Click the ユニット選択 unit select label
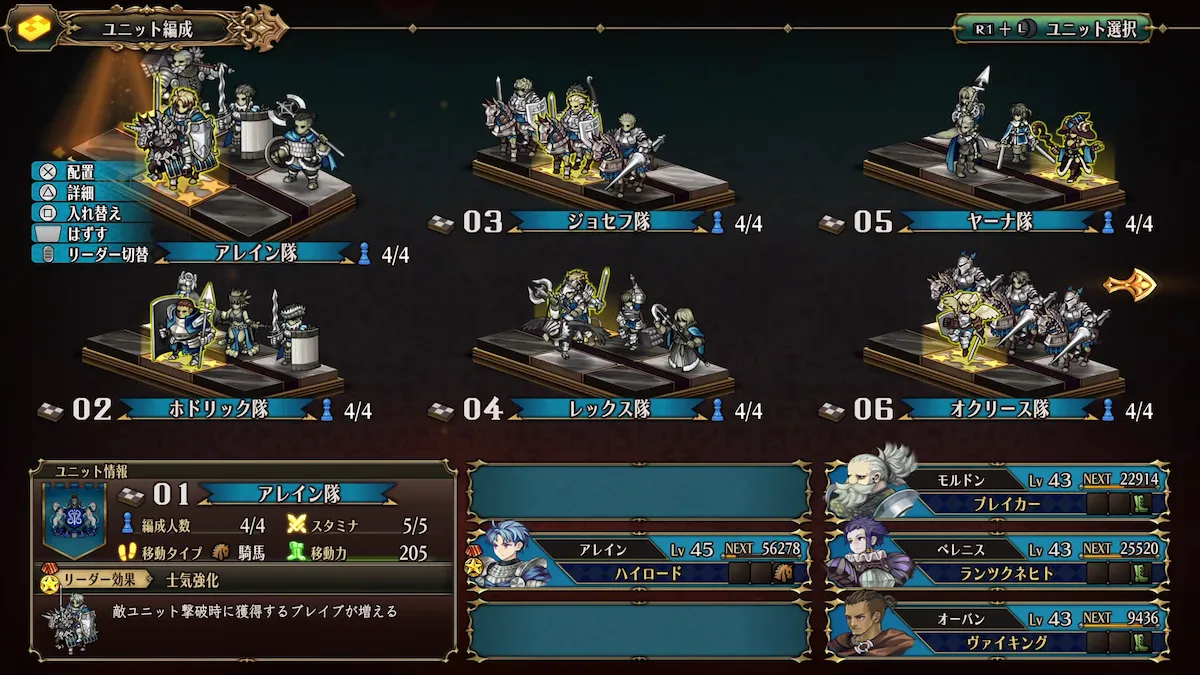 pyautogui.click(x=1090, y=29)
